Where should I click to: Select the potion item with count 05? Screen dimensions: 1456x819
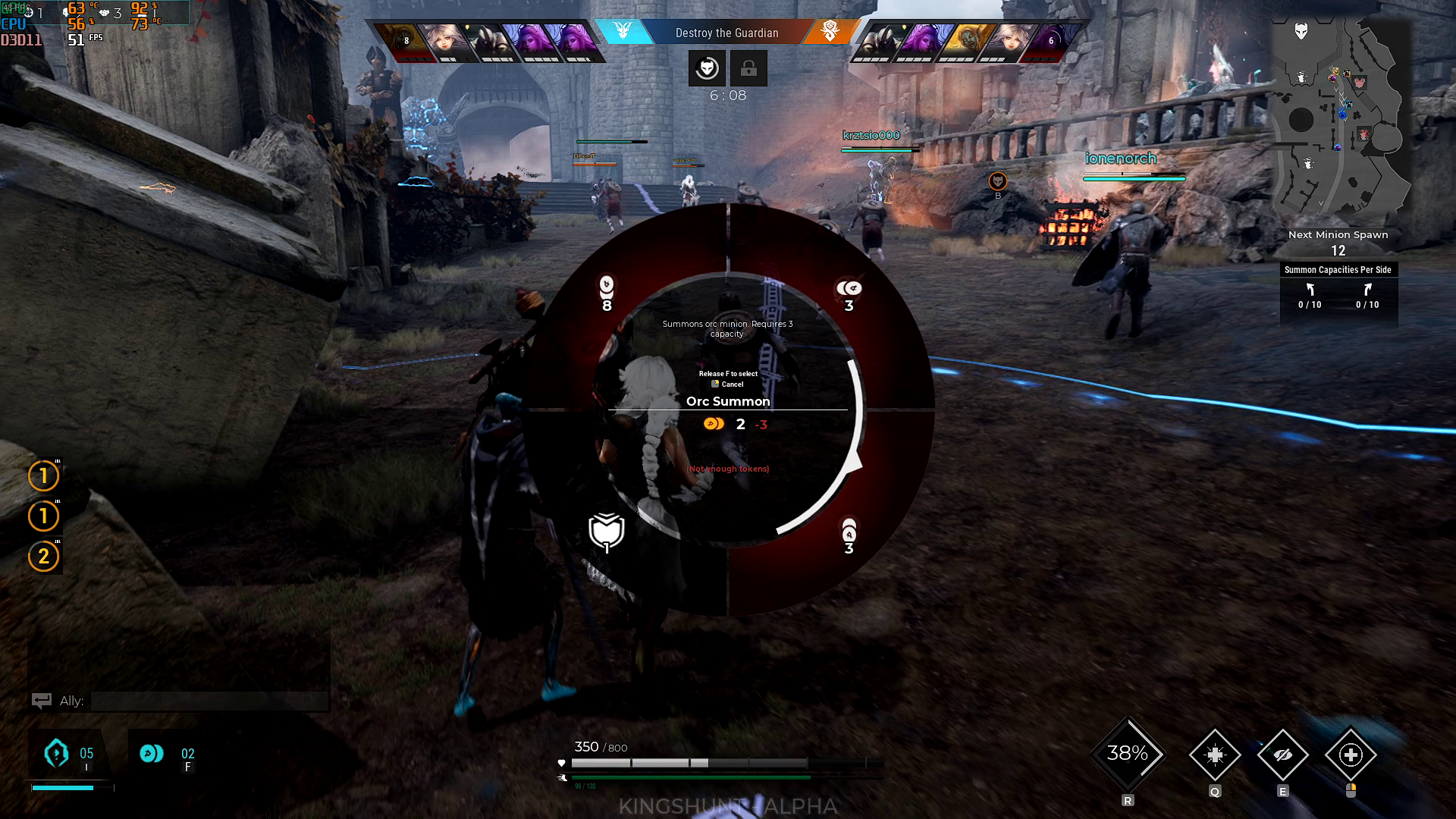[57, 753]
